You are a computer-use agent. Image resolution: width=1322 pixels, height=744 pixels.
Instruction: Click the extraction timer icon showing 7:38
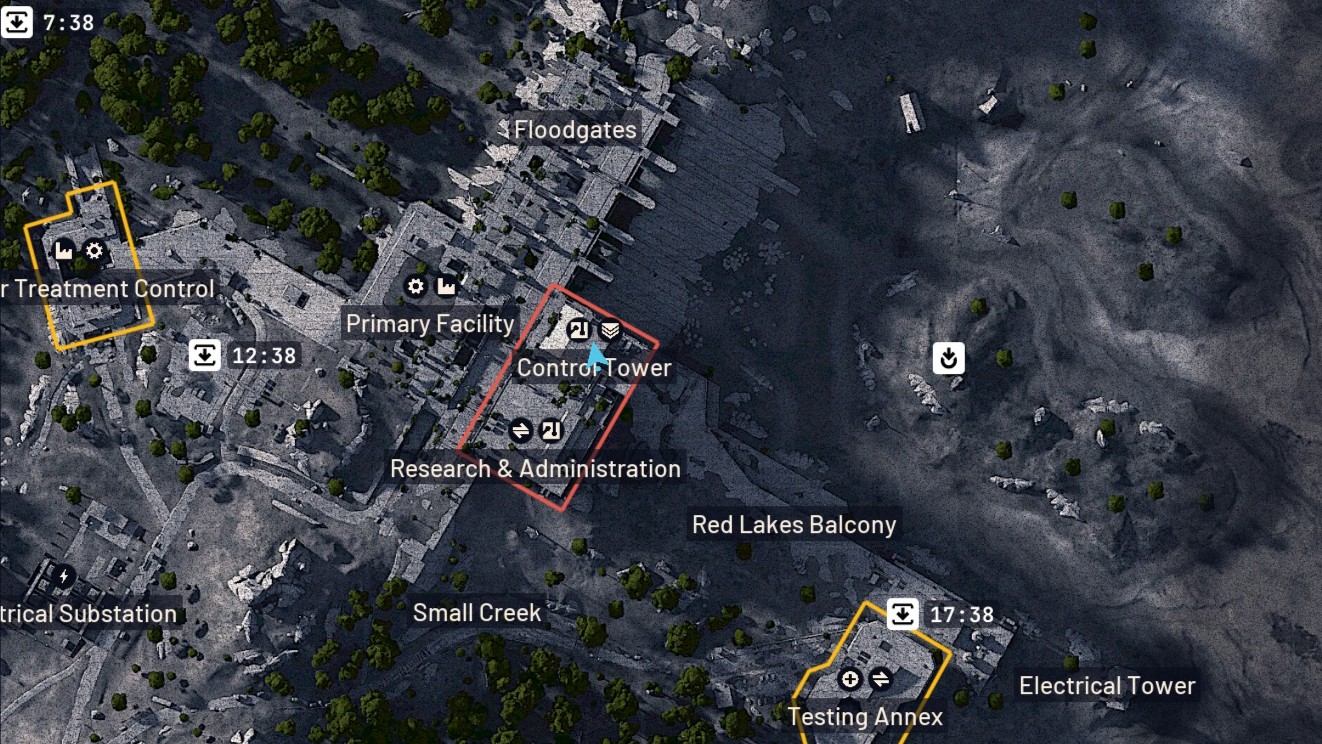(16, 21)
